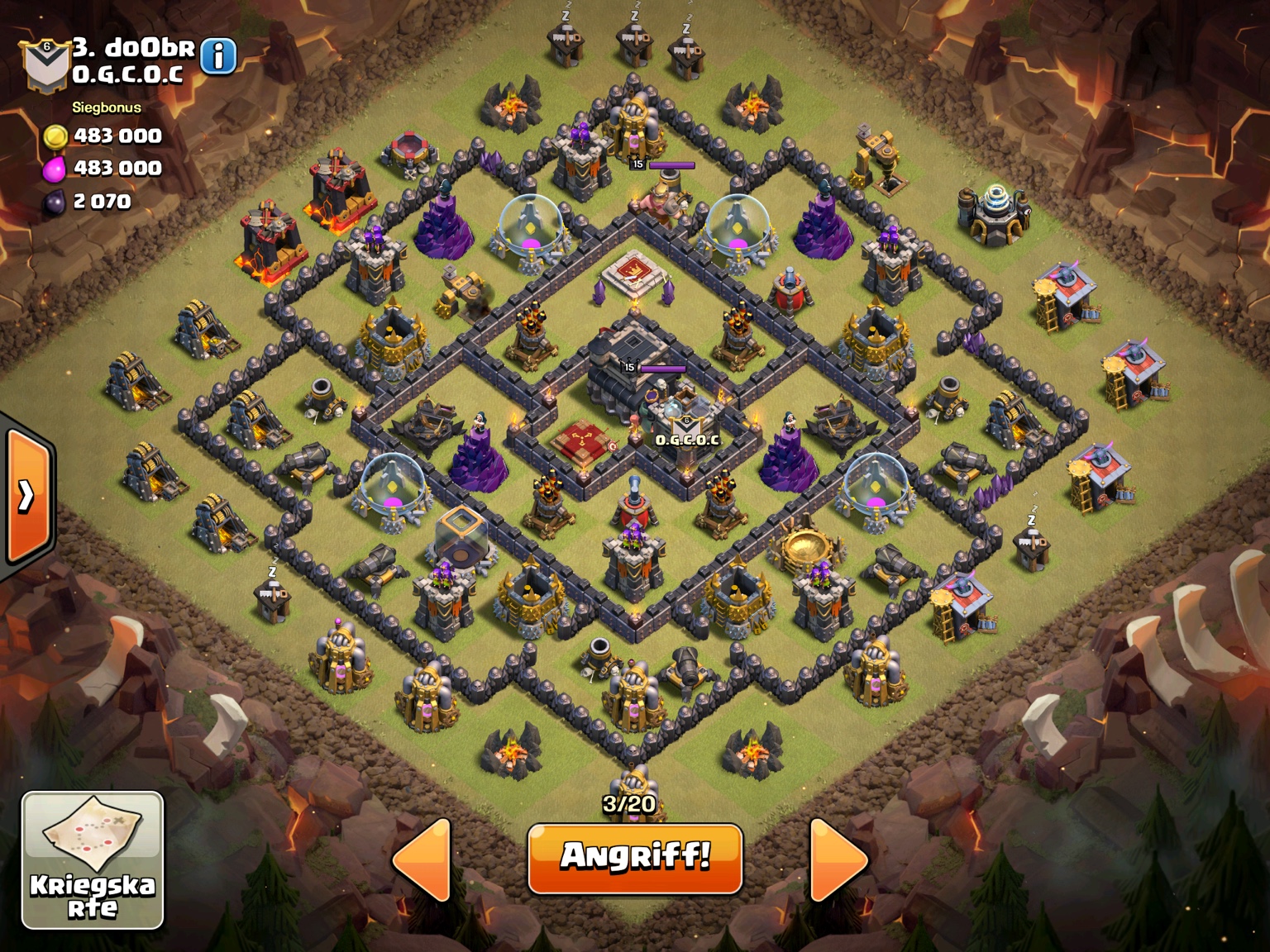The width and height of the screenshot is (1270, 952).
Task: Go to the next enemy base
Action: click(838, 859)
